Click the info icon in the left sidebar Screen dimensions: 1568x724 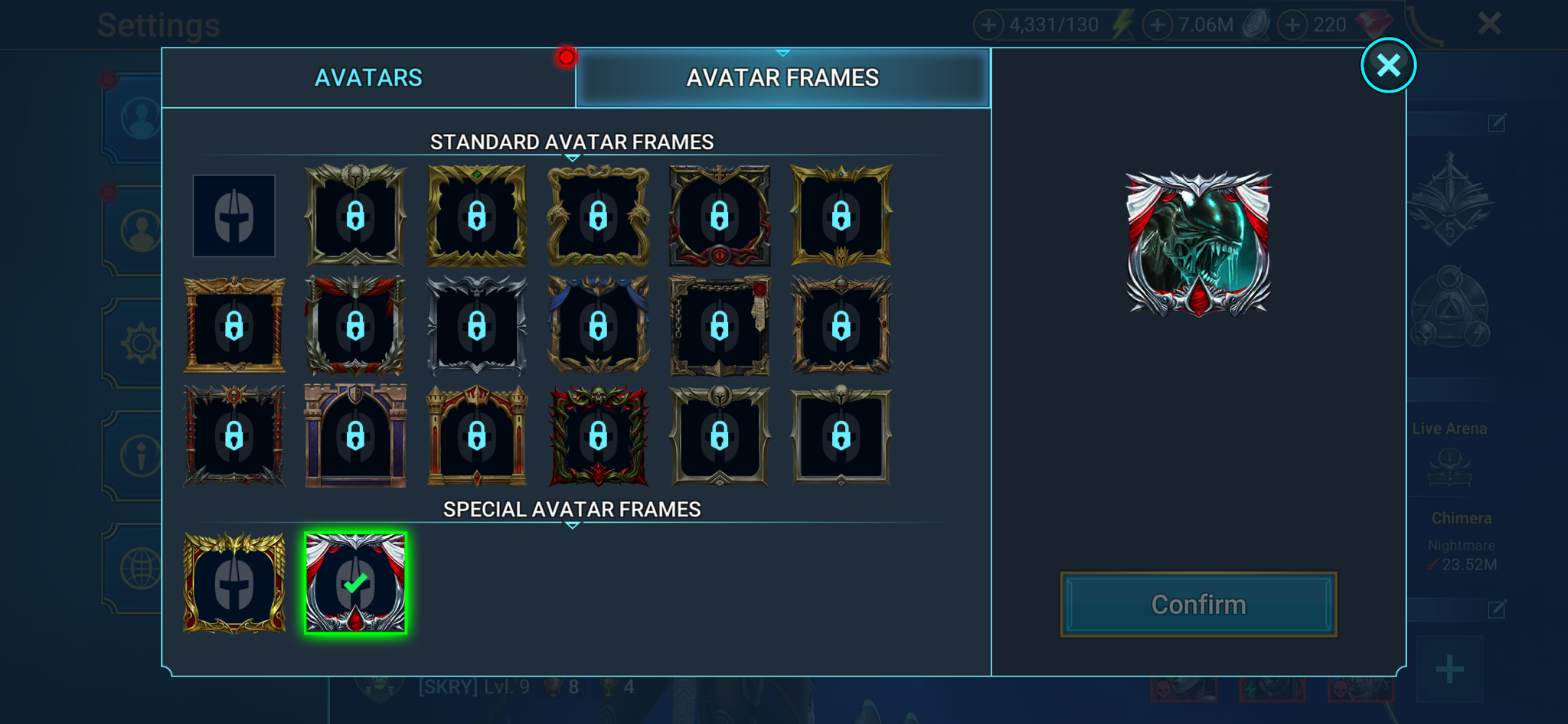tap(141, 454)
